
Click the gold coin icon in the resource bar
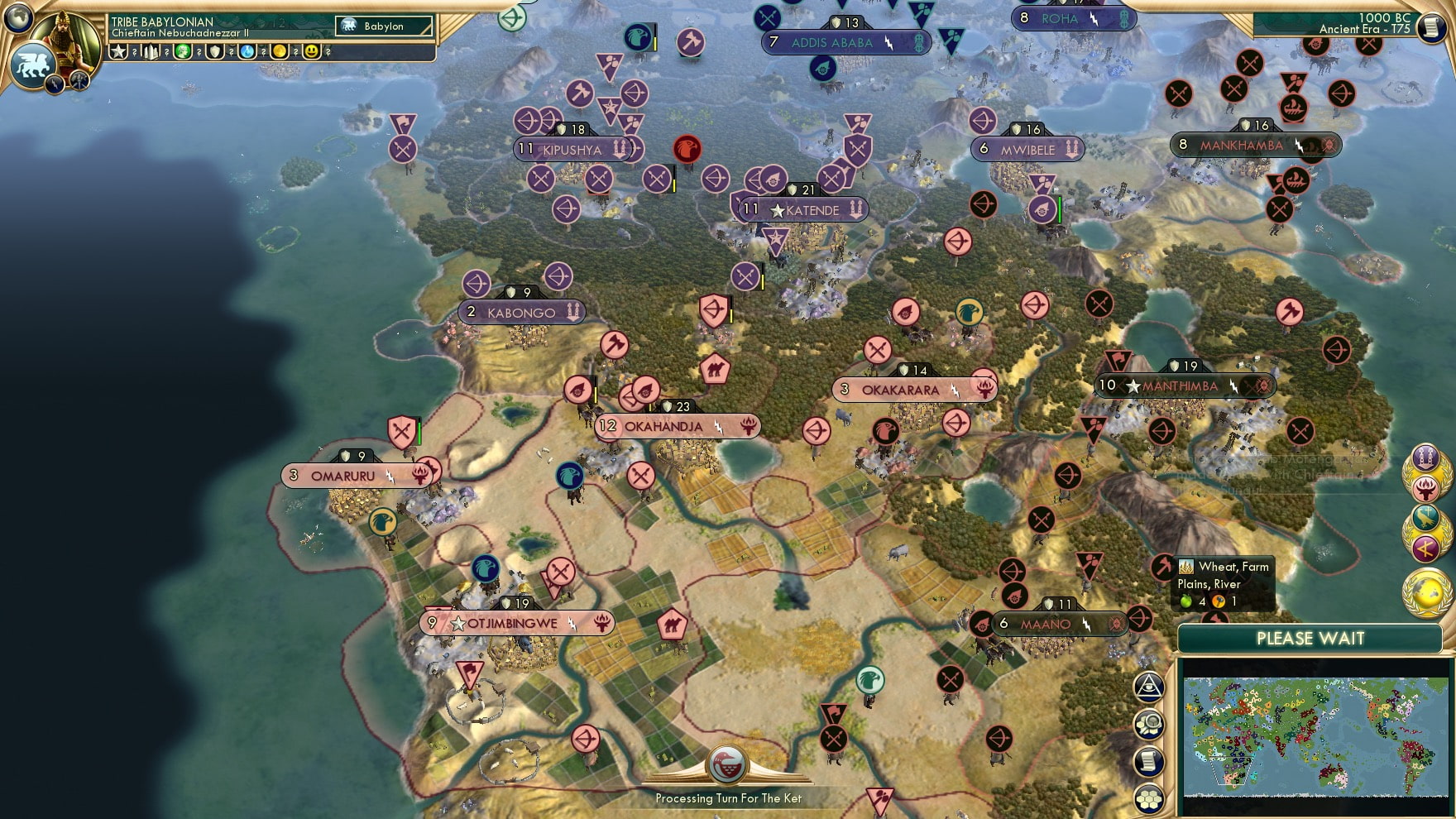[x=280, y=52]
